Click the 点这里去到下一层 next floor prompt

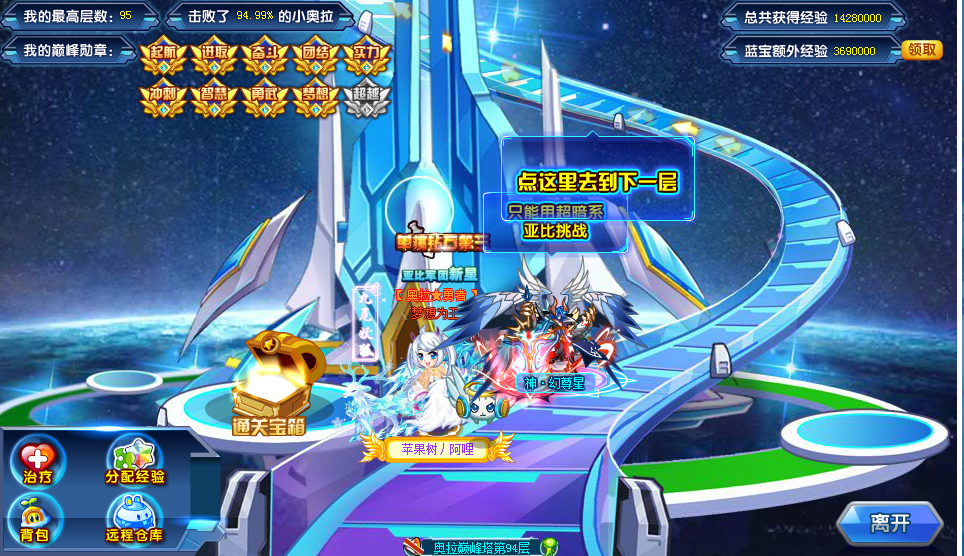click(596, 182)
